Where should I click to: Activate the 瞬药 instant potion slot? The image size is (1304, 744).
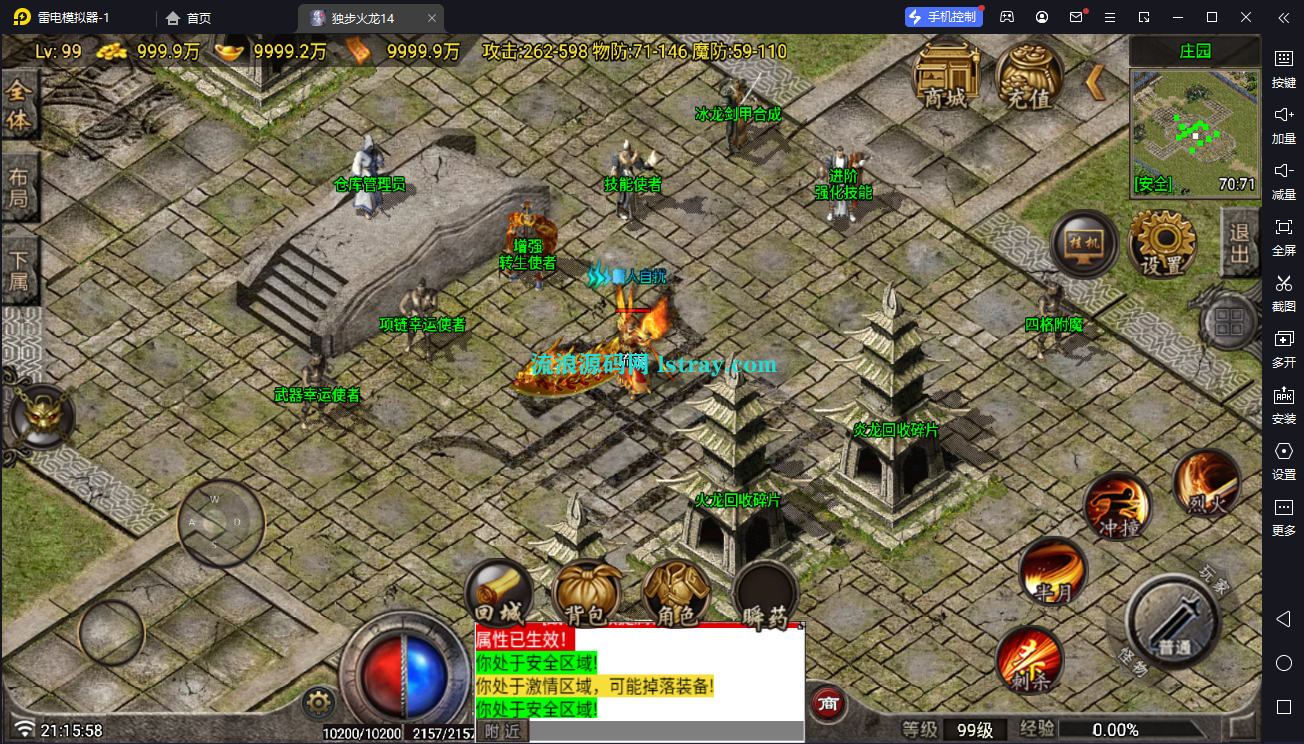[766, 597]
